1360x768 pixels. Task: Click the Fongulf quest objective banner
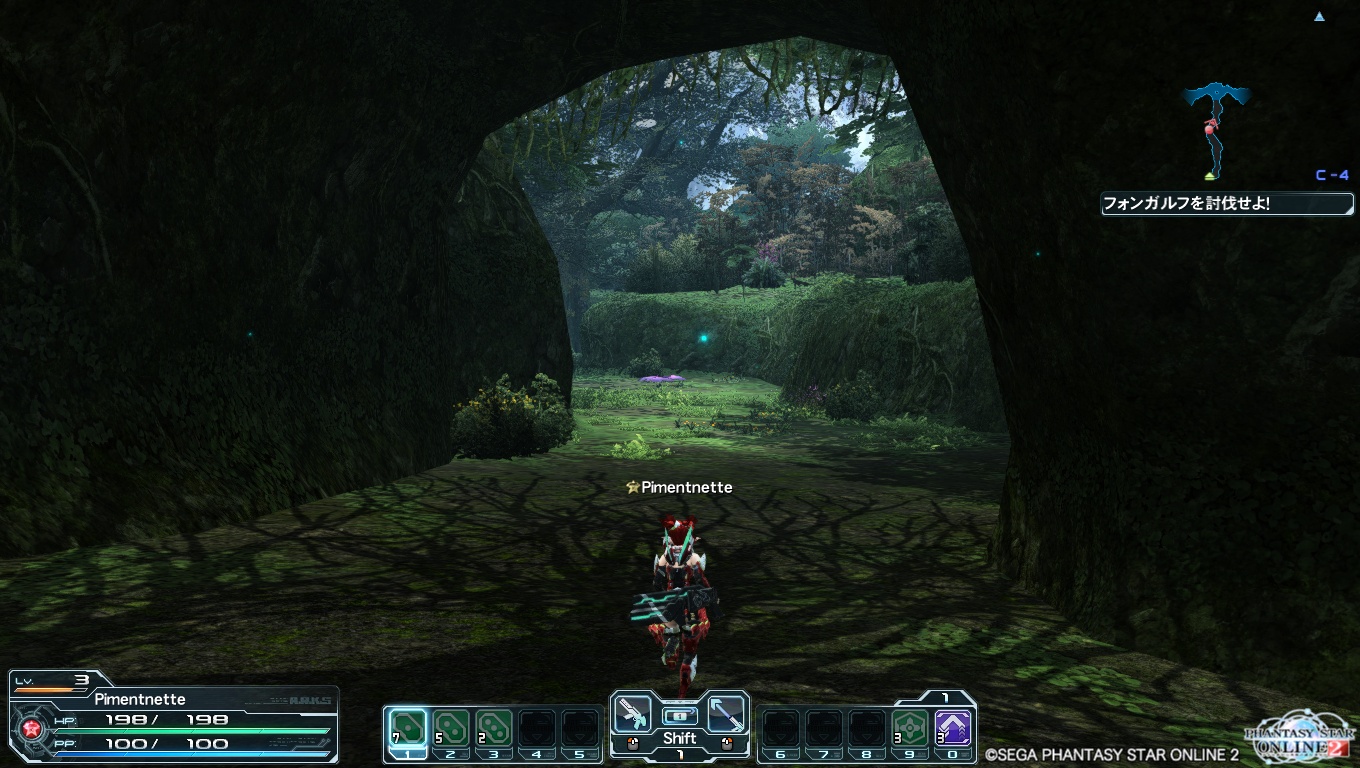[x=1227, y=204]
